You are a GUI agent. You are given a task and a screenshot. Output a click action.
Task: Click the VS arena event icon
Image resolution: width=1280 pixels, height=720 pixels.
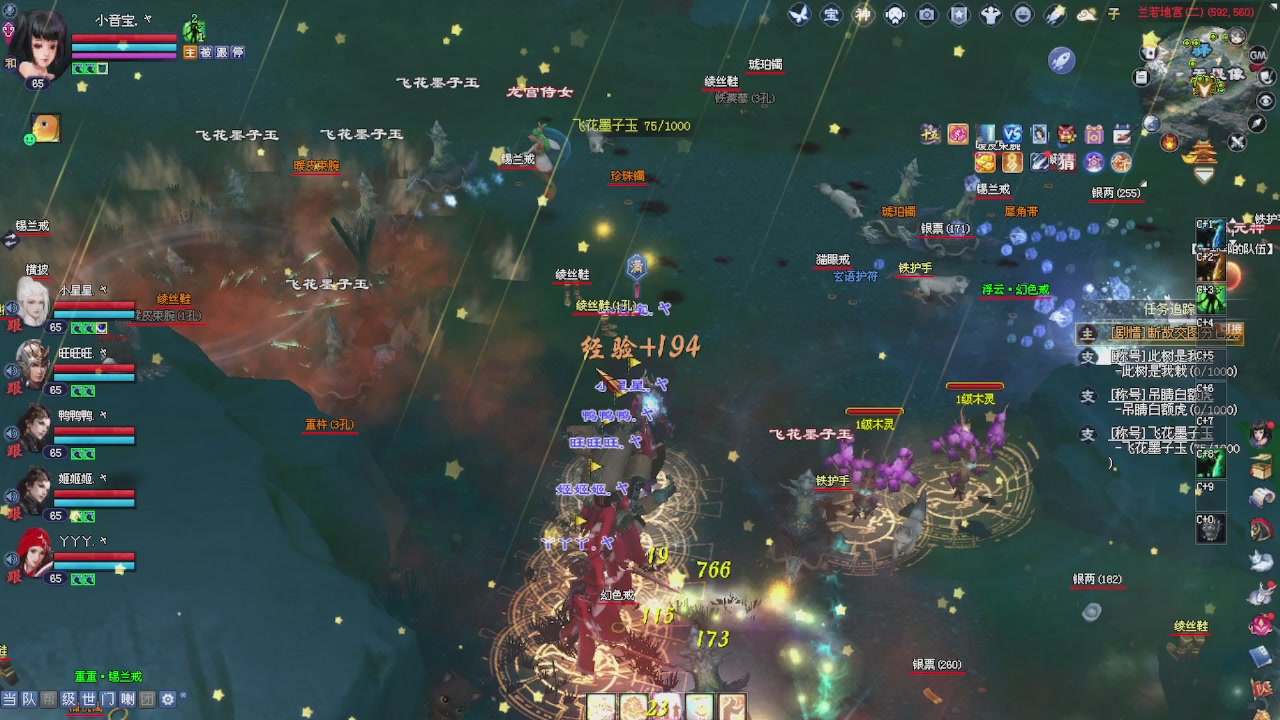pos(1012,134)
